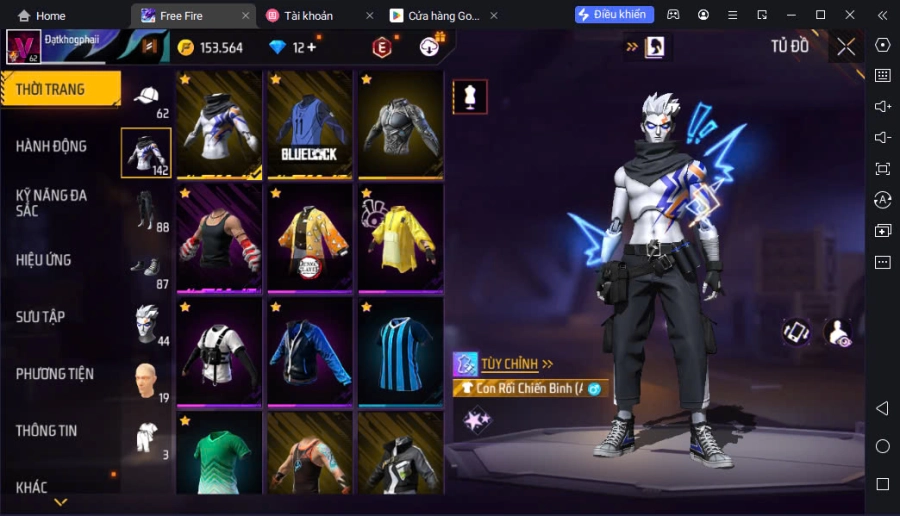Open the Hành Động menu category
The width and height of the screenshot is (900, 516).
[51, 146]
